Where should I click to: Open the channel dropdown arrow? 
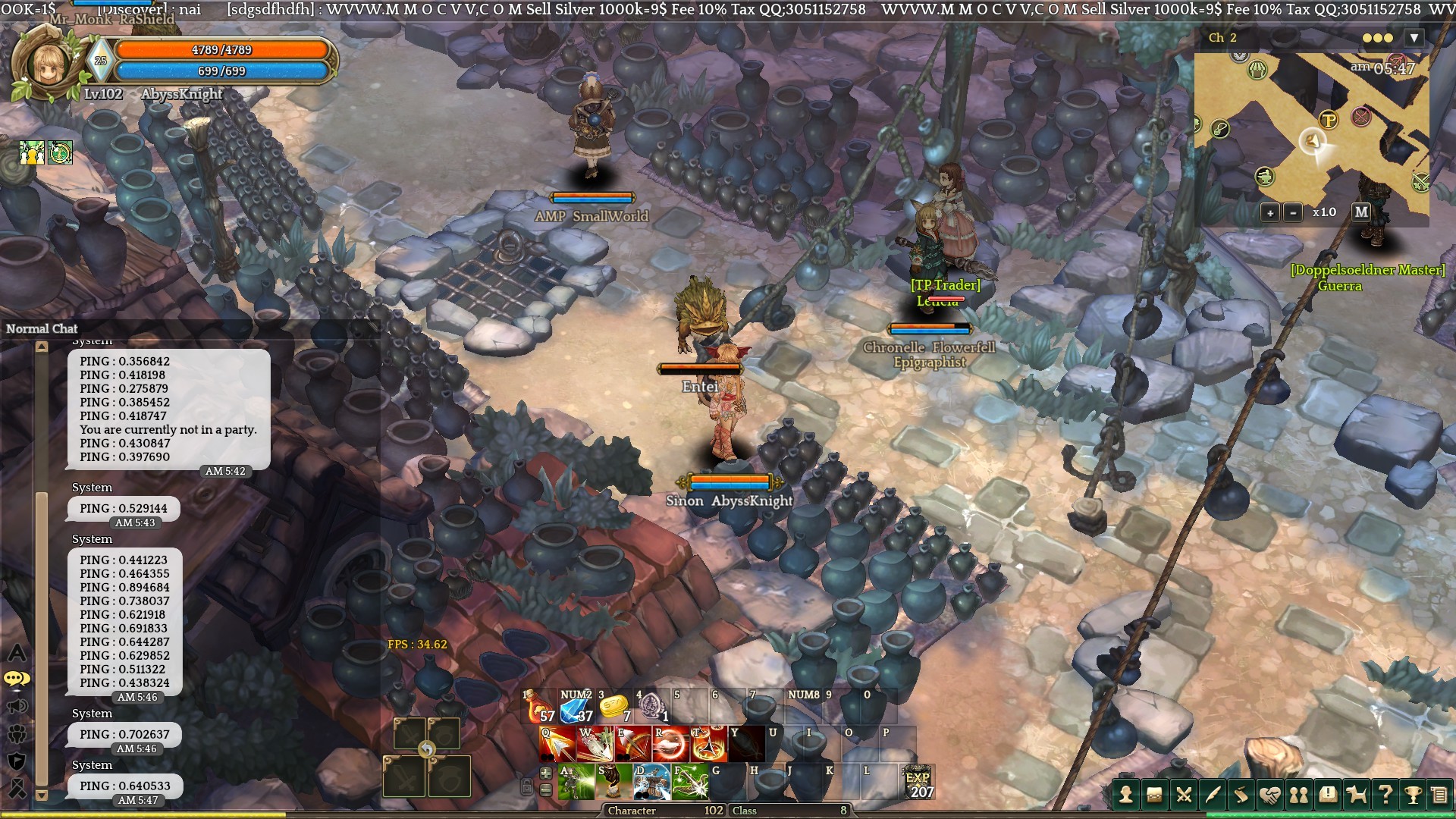point(1414,38)
